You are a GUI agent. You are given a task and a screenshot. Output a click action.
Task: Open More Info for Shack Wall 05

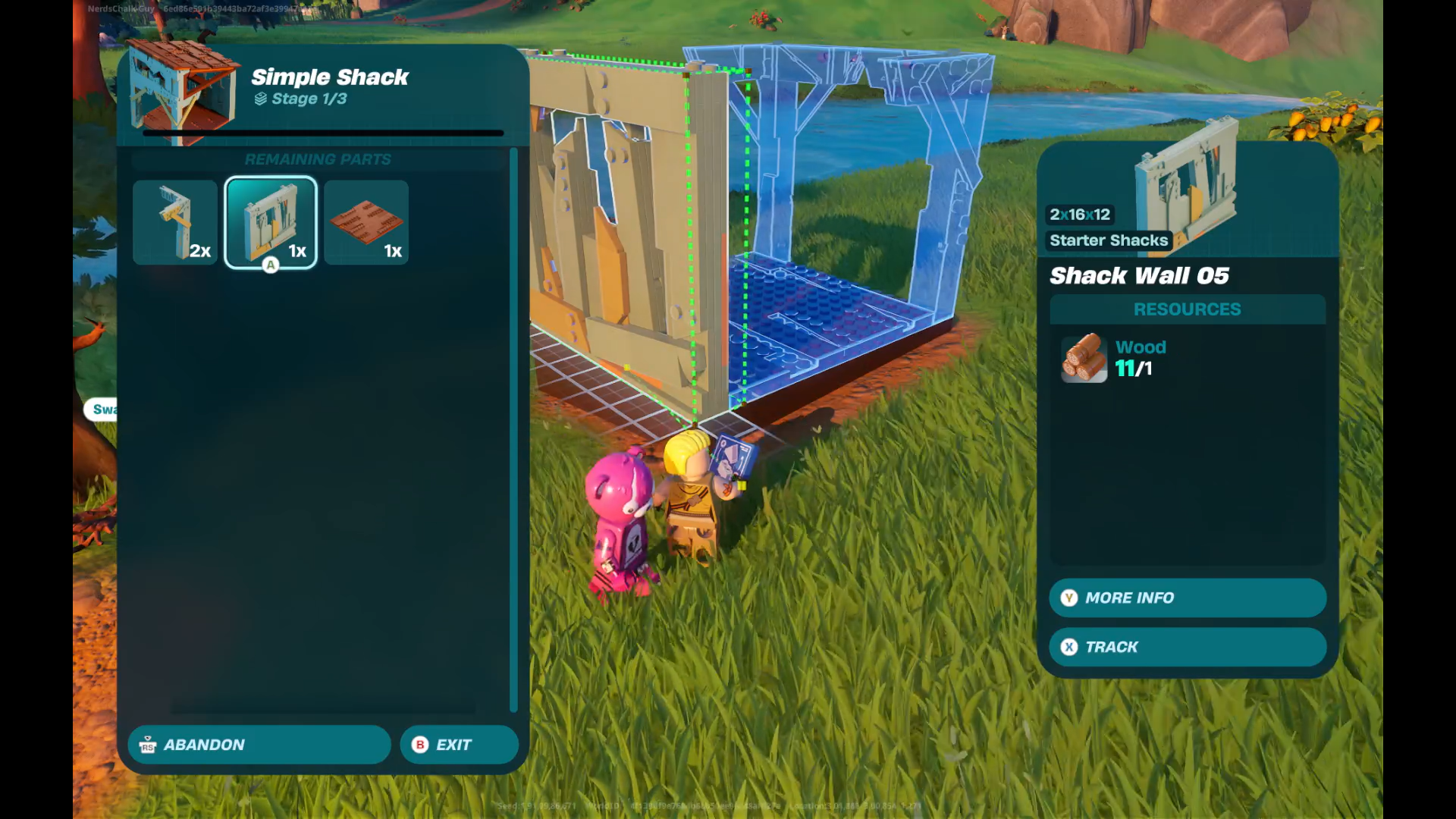pyautogui.click(x=1187, y=598)
